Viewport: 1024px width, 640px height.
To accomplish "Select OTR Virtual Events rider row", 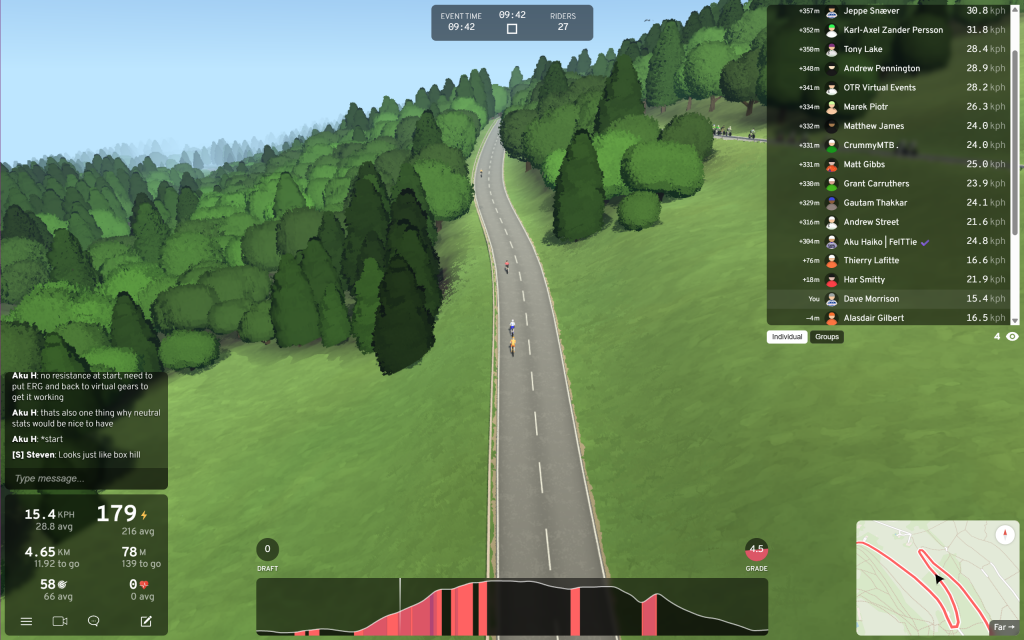I will (892, 88).
